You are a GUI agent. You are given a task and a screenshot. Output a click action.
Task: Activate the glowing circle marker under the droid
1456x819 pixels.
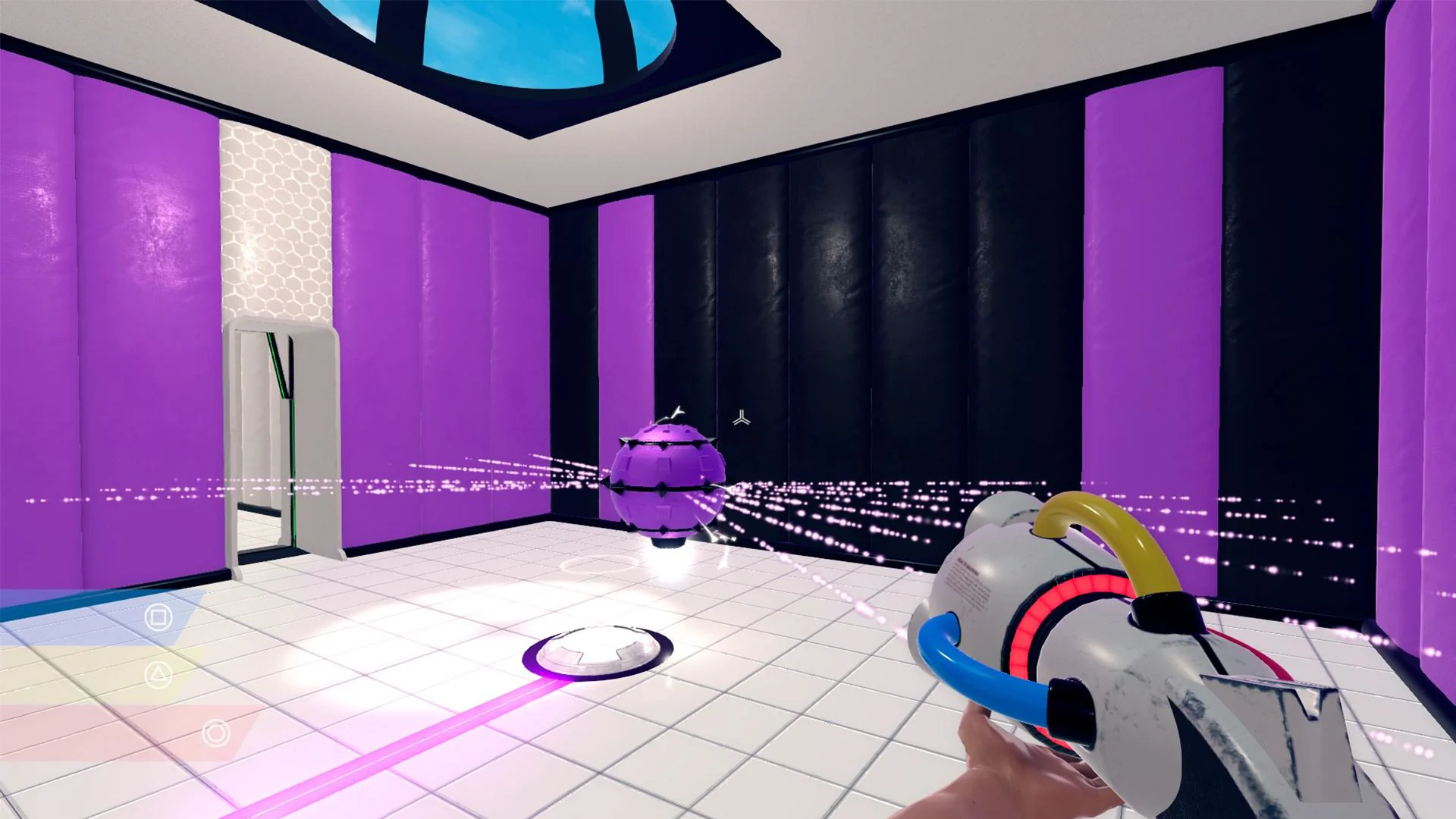599,565
